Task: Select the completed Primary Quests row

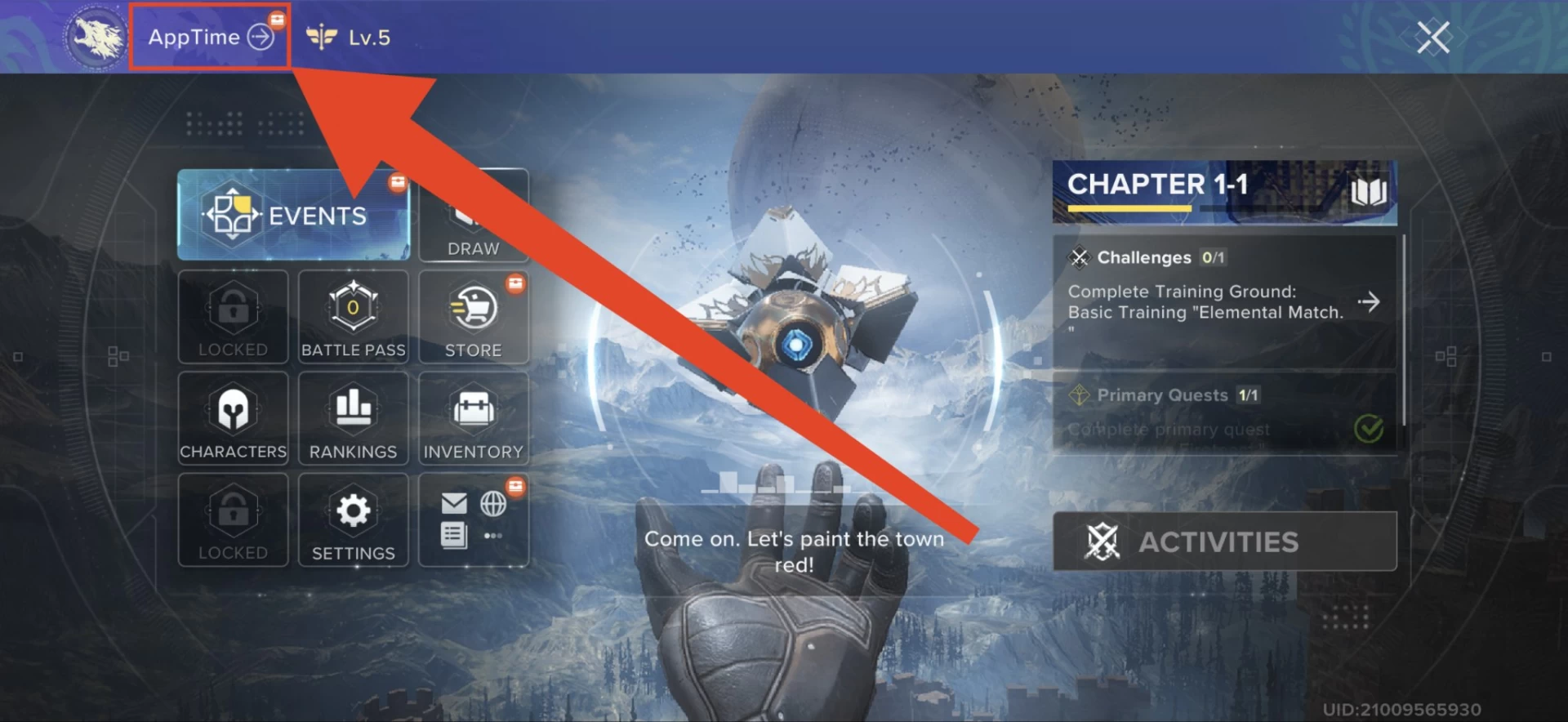Action: (1223, 412)
